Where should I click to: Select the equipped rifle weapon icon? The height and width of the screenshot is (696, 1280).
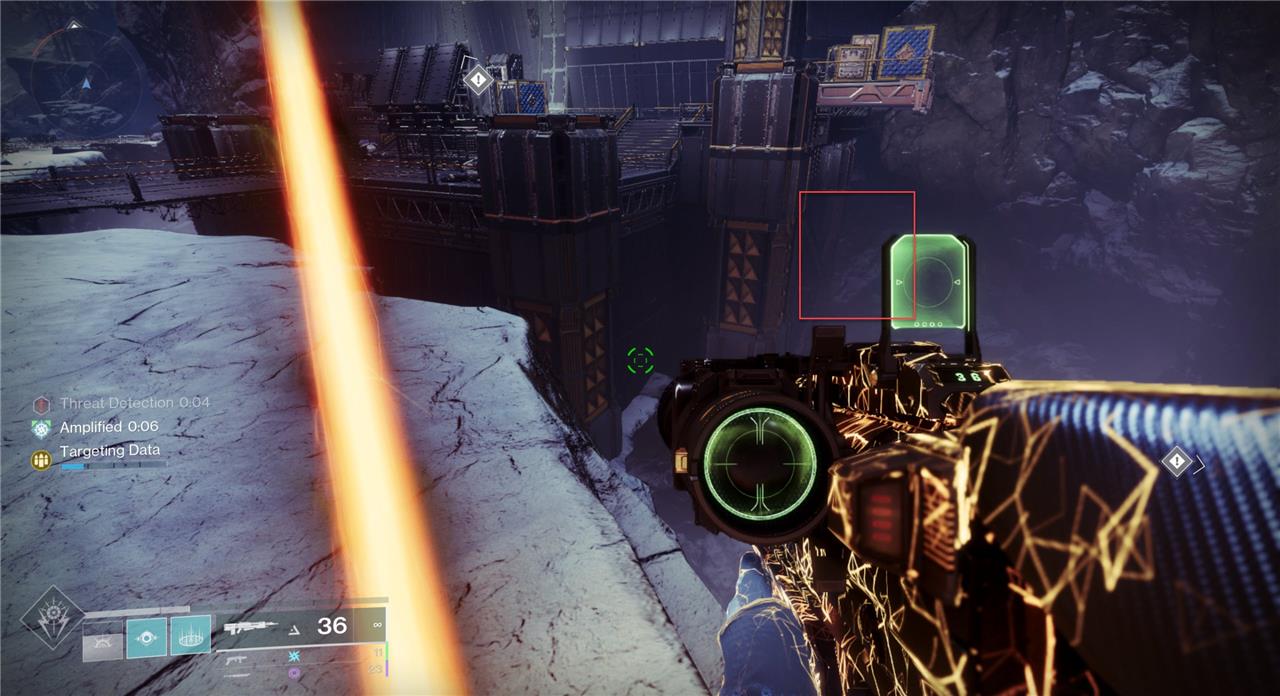[x=248, y=628]
